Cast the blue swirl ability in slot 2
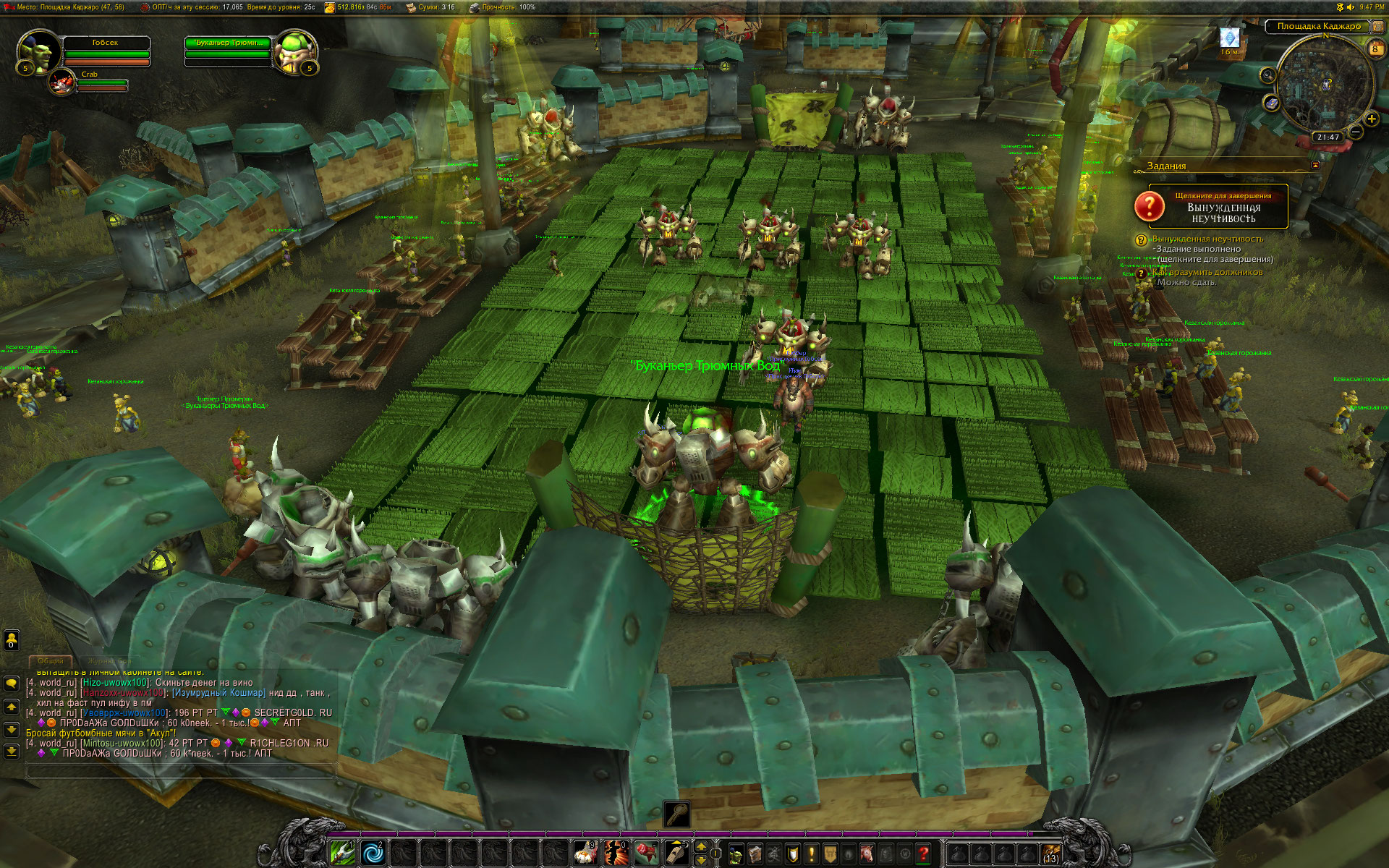This screenshot has width=1389, height=868. (373, 854)
